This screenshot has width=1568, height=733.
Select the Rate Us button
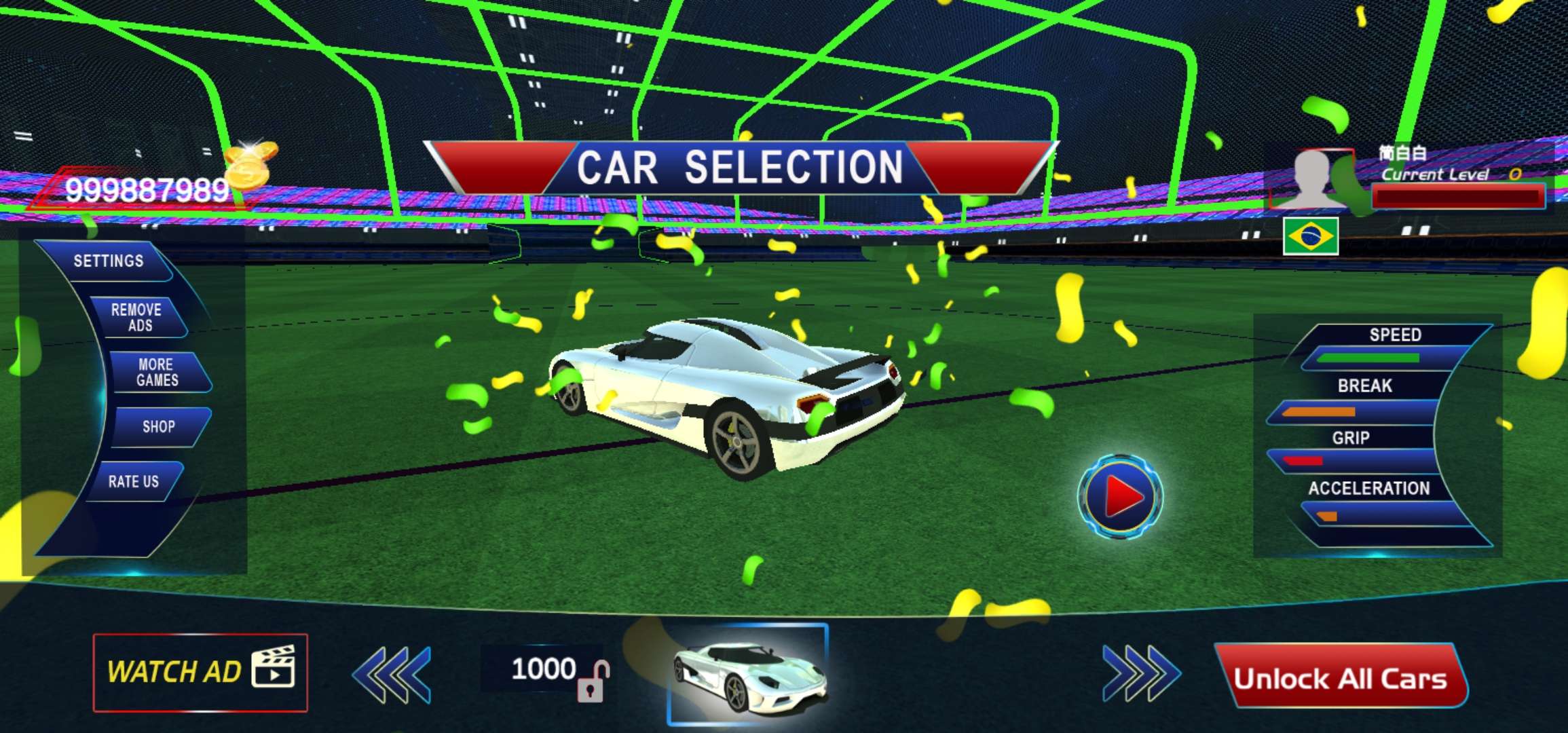pyautogui.click(x=134, y=482)
